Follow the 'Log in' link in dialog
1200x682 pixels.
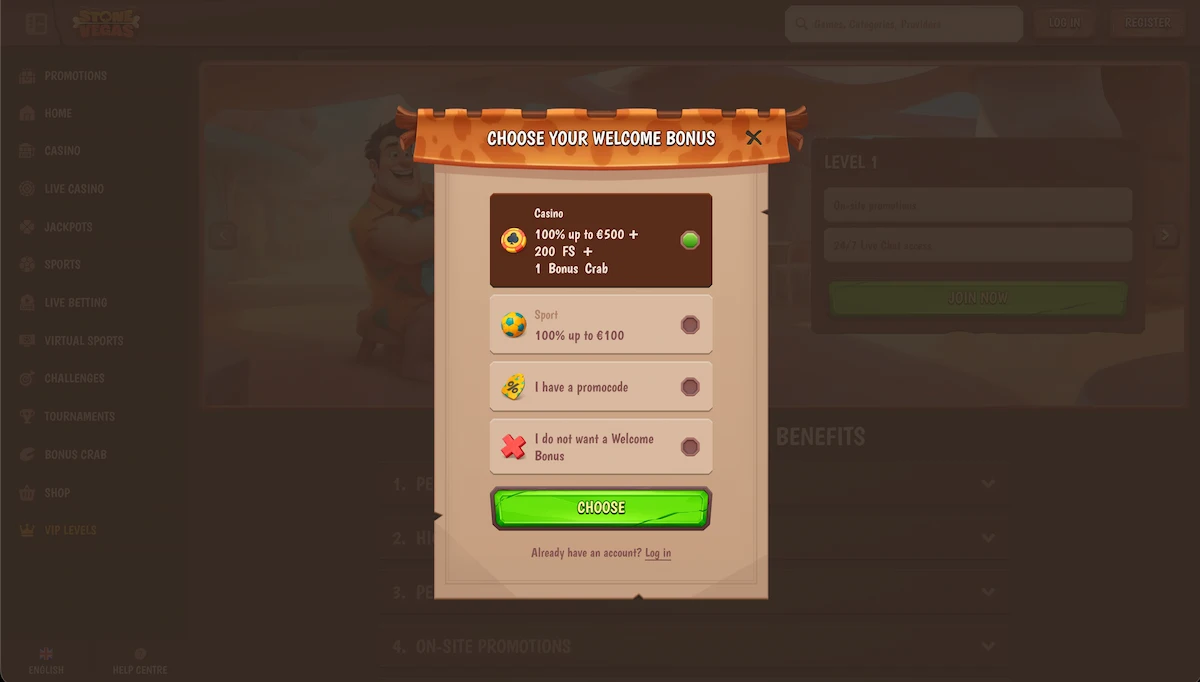658,553
